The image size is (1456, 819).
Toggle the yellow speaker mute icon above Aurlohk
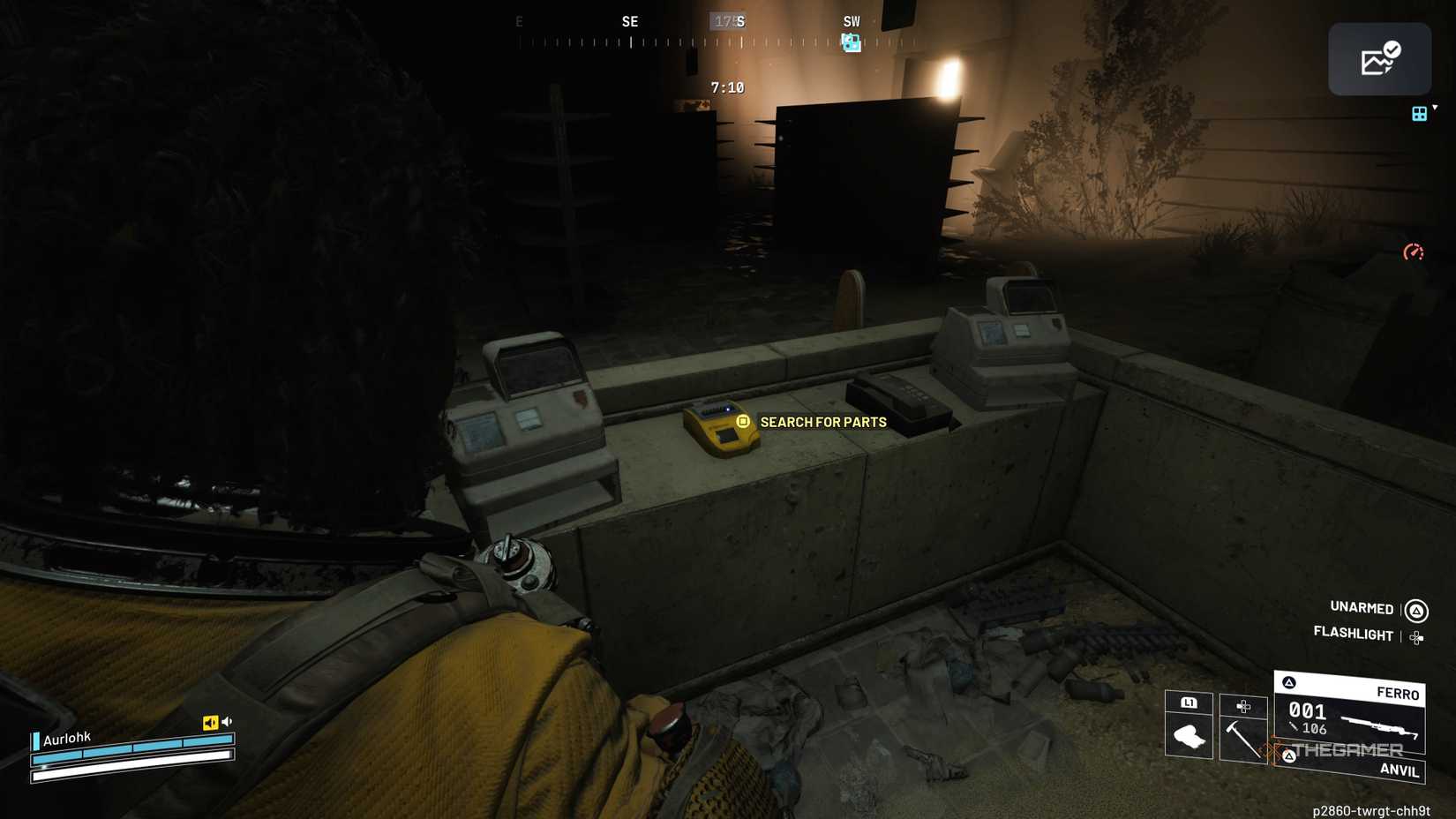click(210, 721)
